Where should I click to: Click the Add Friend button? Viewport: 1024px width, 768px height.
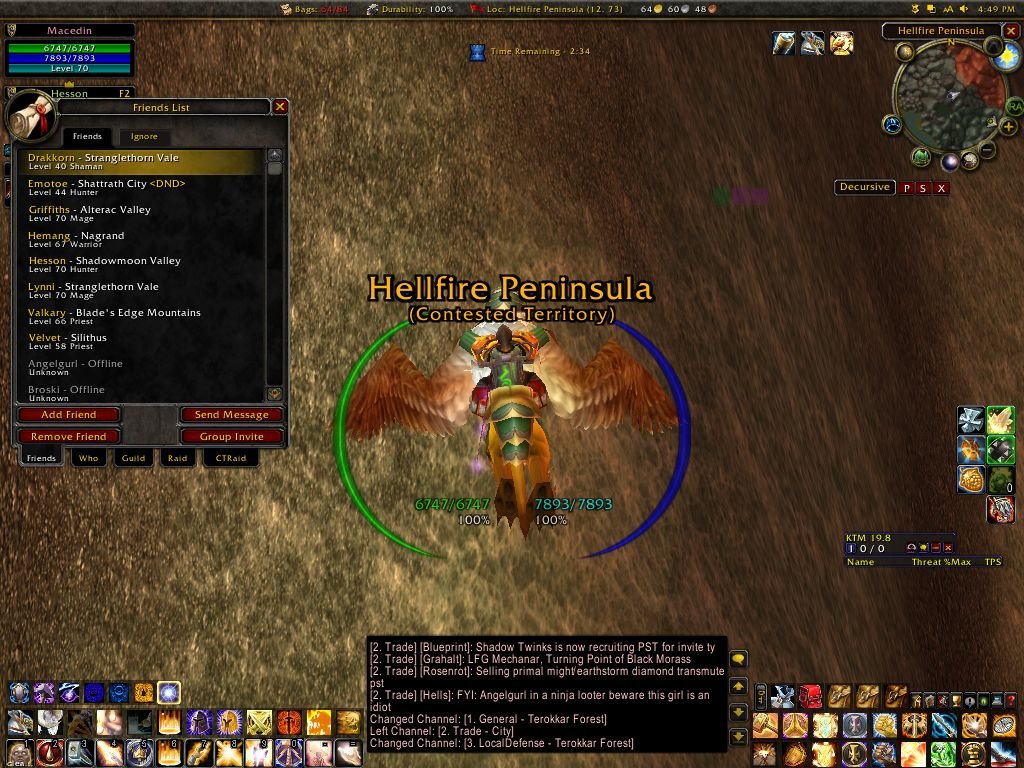(x=69, y=415)
